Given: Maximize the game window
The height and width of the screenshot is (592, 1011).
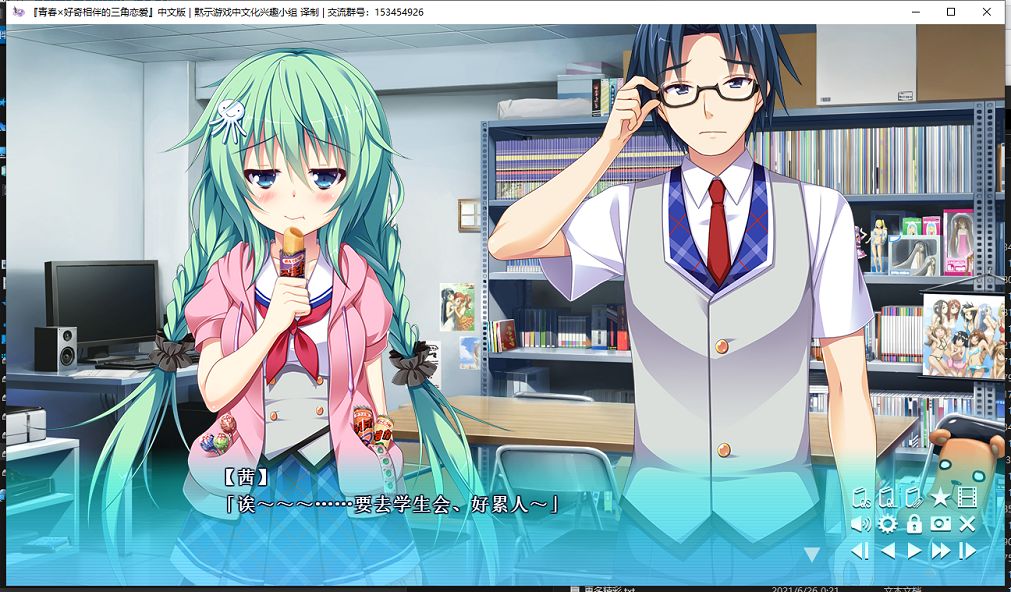Looking at the screenshot, I should [x=951, y=12].
